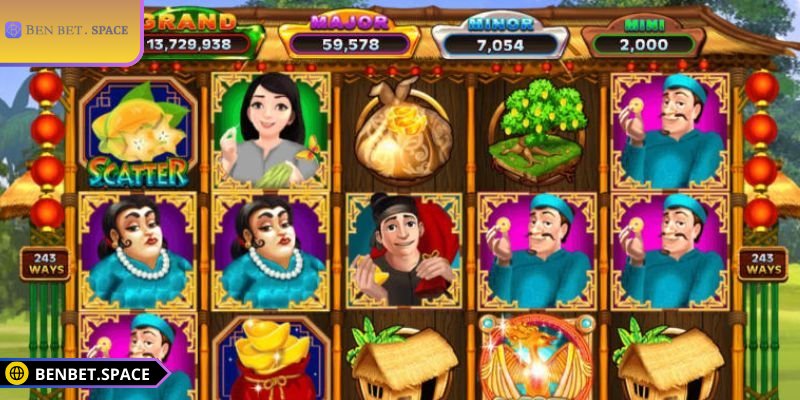
Task: Click the BEN BET . SPACE logo badge
Action: click(x=68, y=30)
